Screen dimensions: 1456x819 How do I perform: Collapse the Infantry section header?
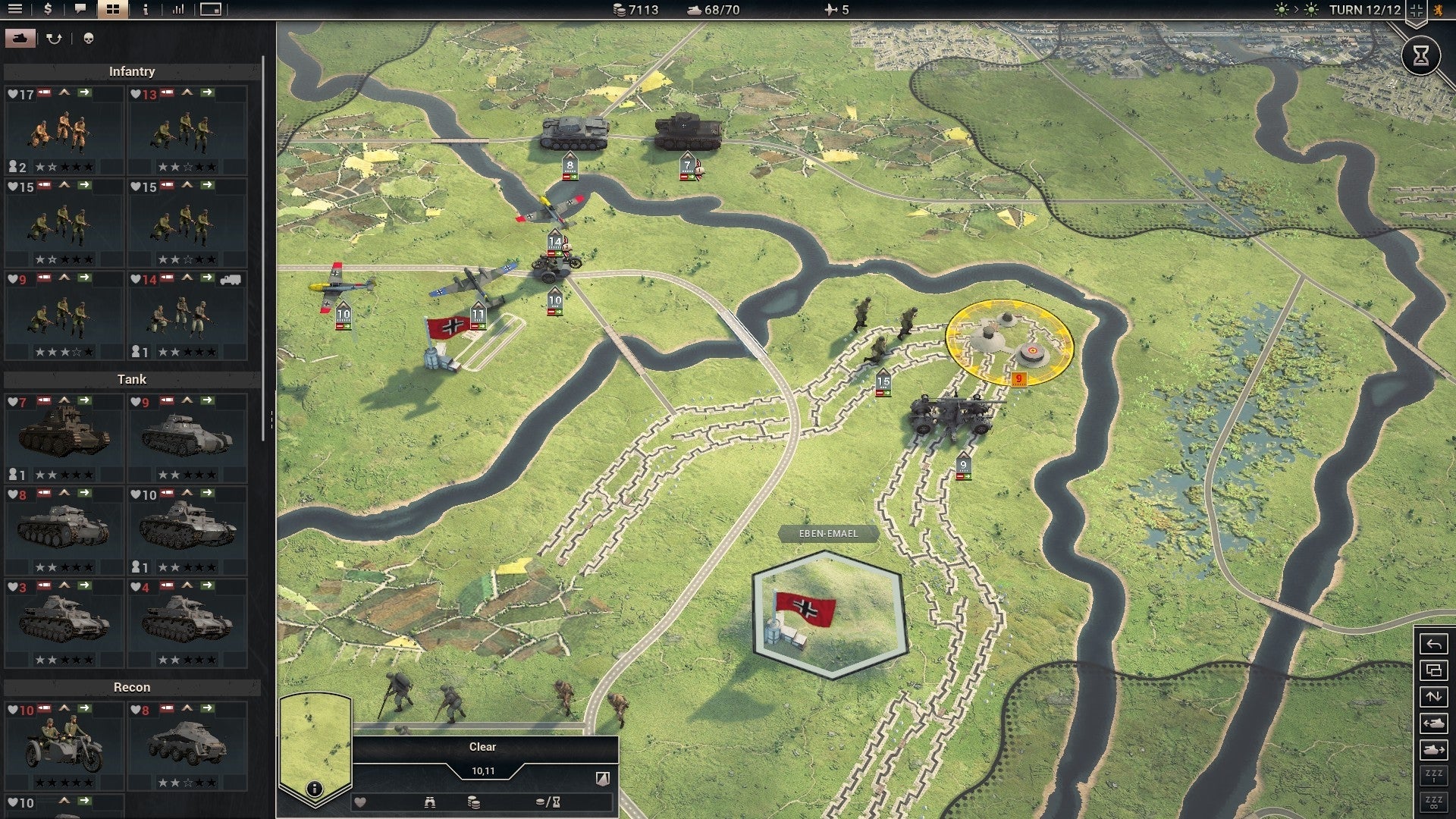point(133,71)
